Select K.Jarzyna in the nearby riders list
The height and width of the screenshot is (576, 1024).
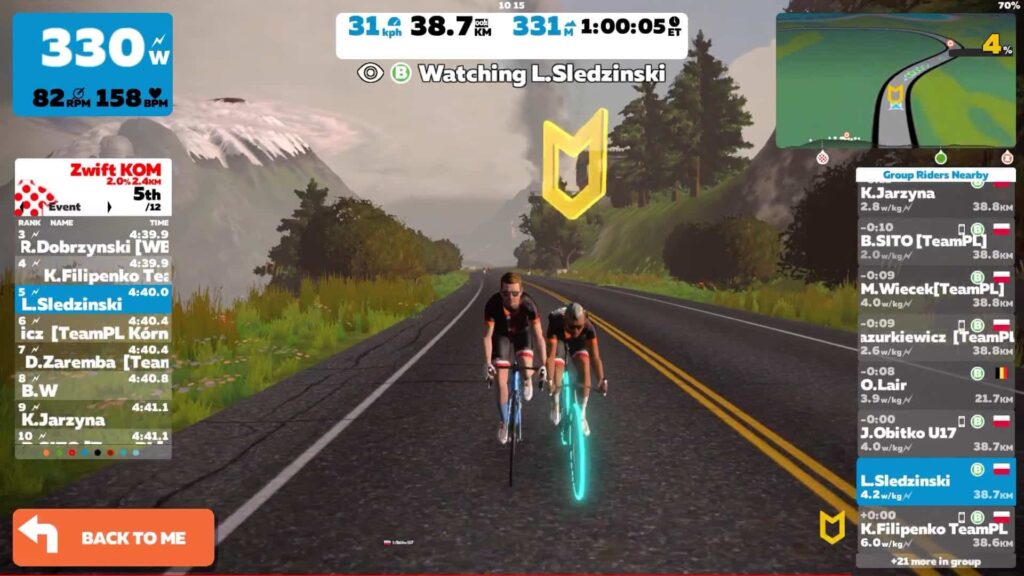(x=935, y=199)
